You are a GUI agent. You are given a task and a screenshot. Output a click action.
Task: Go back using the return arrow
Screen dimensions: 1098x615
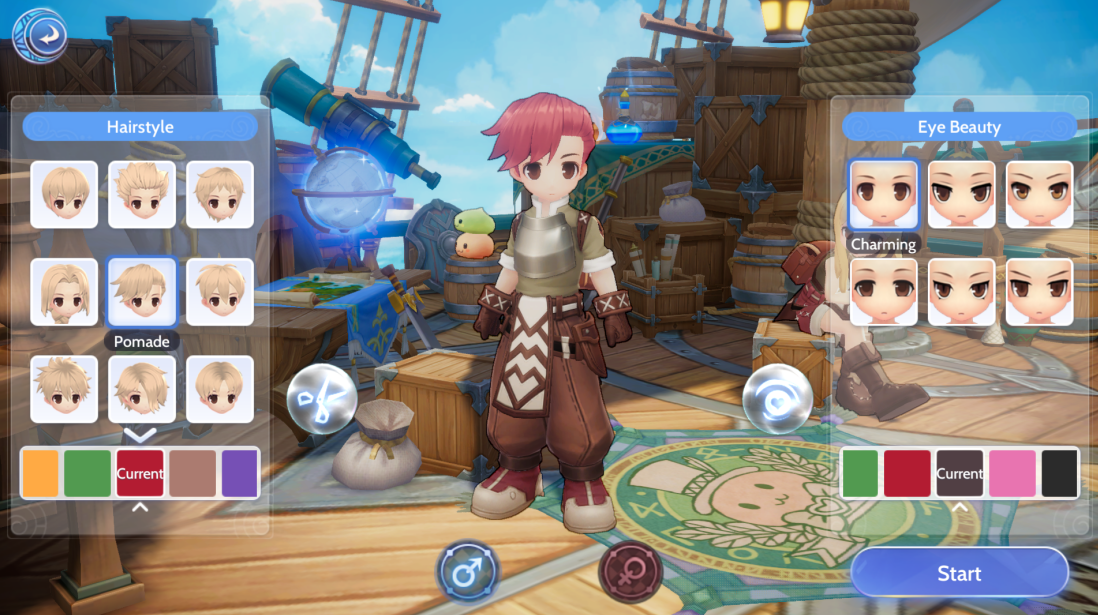click(40, 37)
